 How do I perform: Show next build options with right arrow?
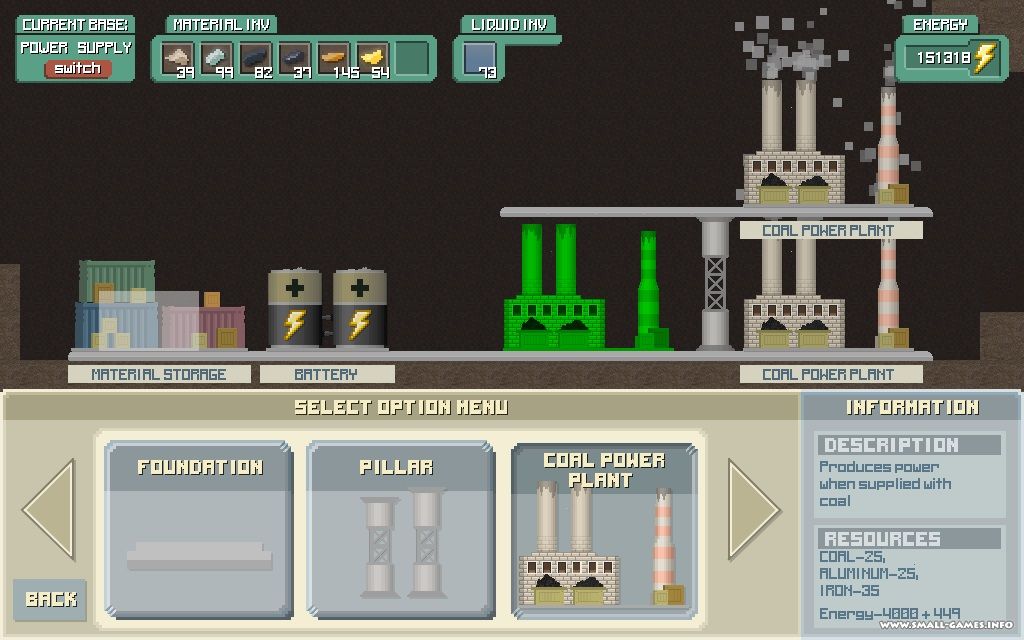pos(754,509)
